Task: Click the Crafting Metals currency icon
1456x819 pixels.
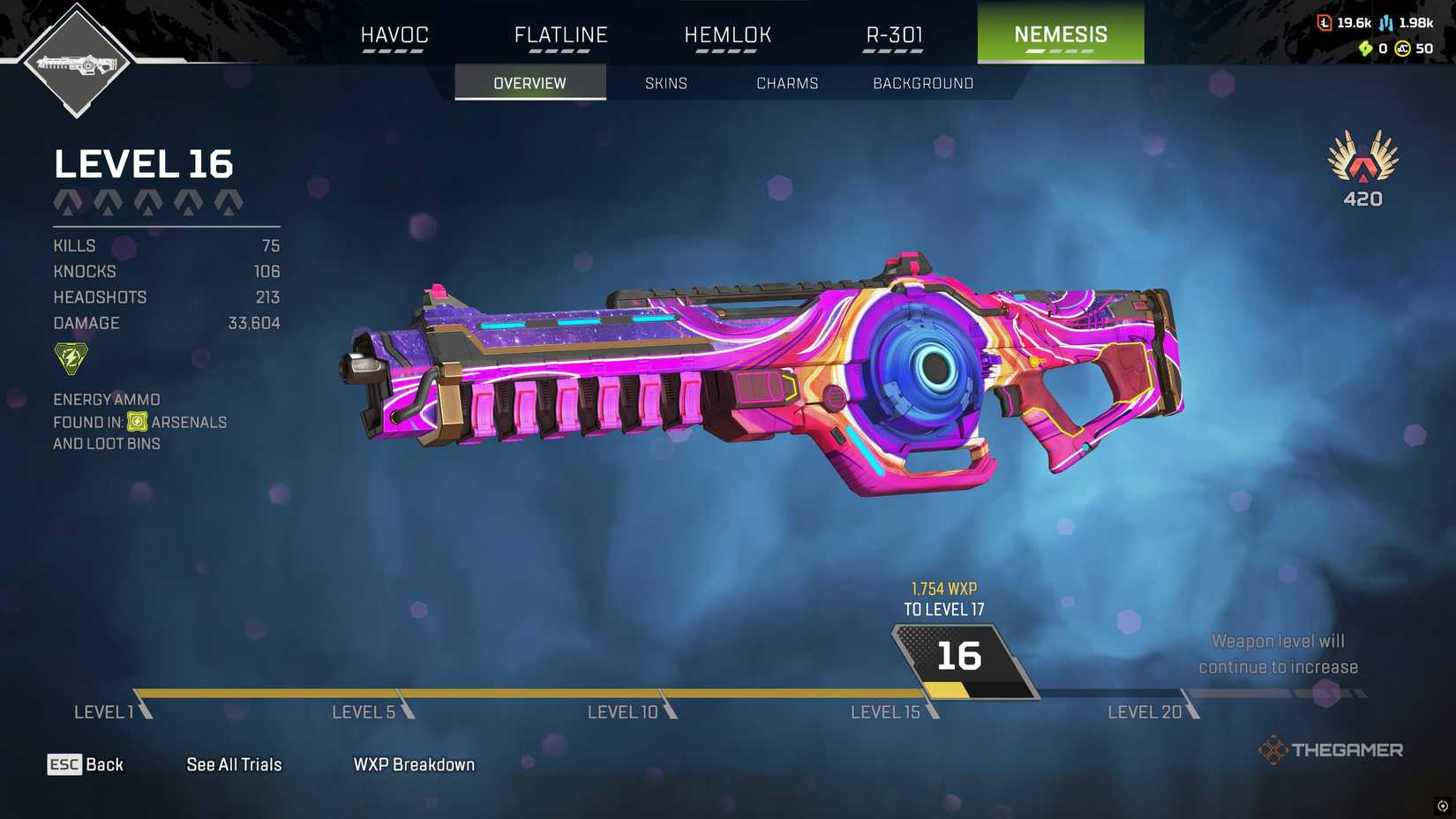Action: tap(1386, 23)
